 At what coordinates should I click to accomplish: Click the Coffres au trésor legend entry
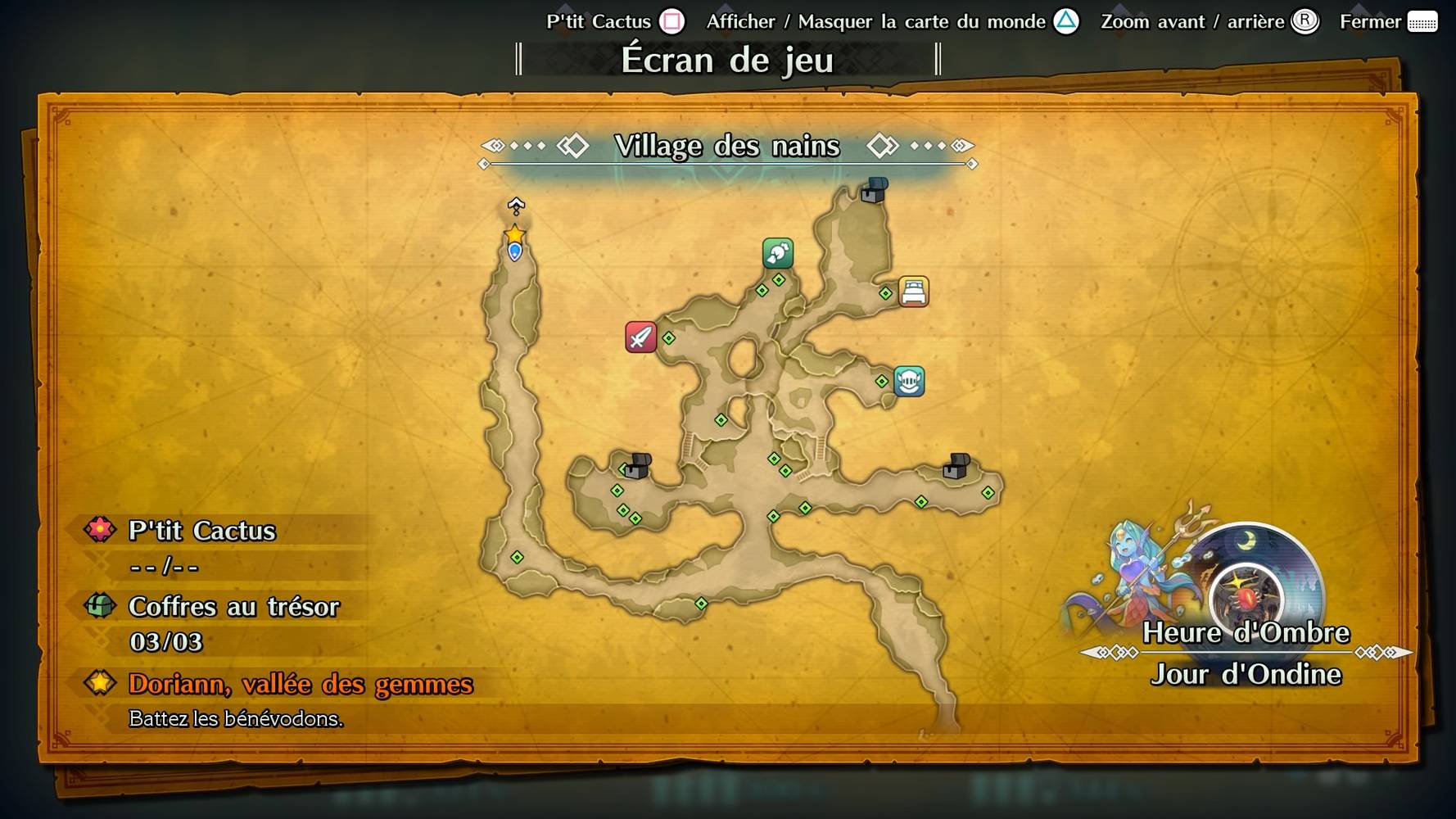tap(233, 607)
